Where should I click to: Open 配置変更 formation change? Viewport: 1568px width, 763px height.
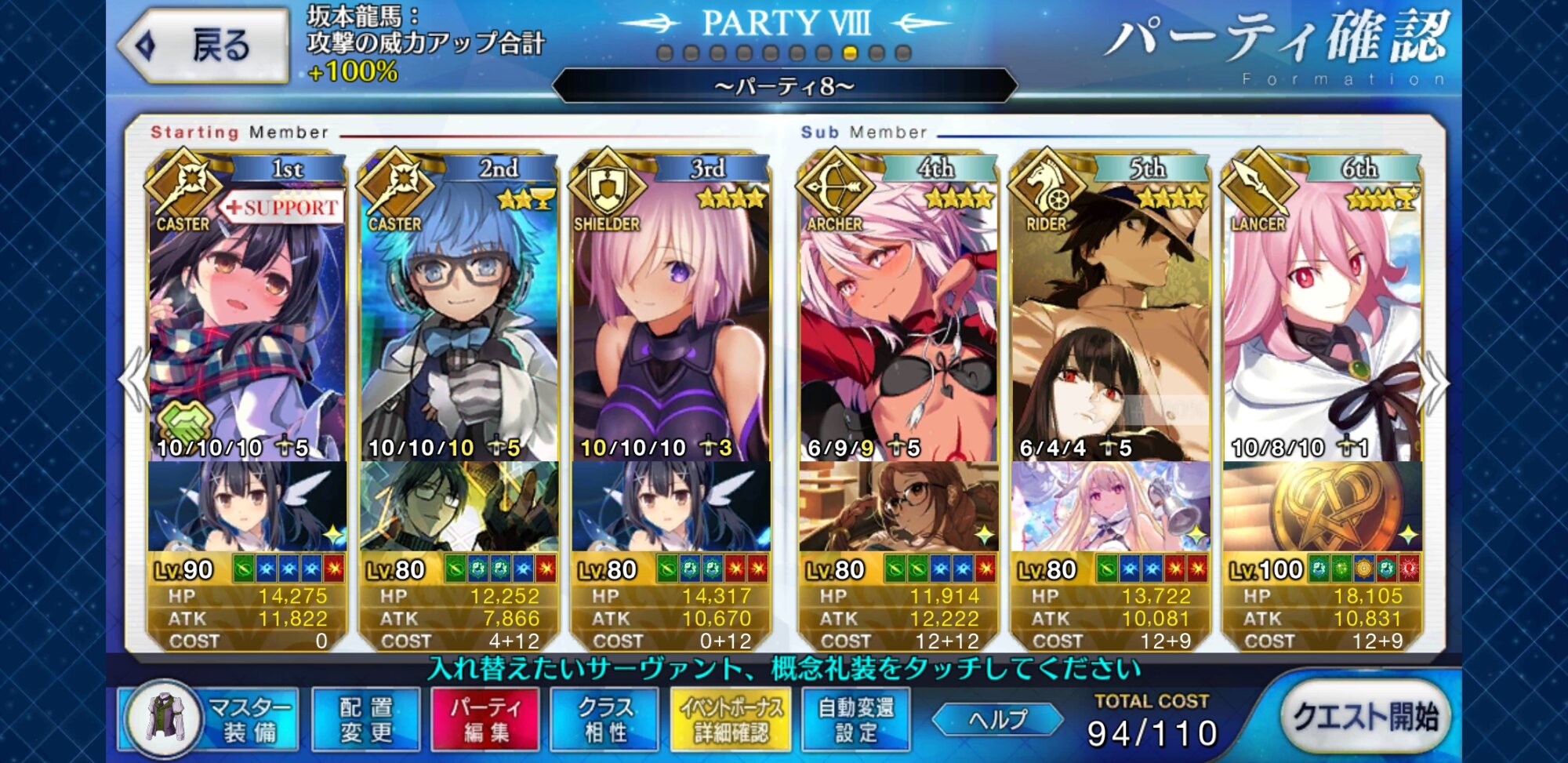[x=366, y=718]
